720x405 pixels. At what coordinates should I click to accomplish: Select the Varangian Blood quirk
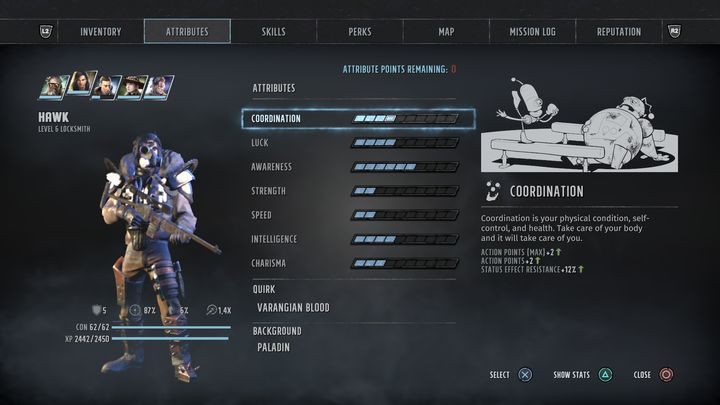coord(293,308)
